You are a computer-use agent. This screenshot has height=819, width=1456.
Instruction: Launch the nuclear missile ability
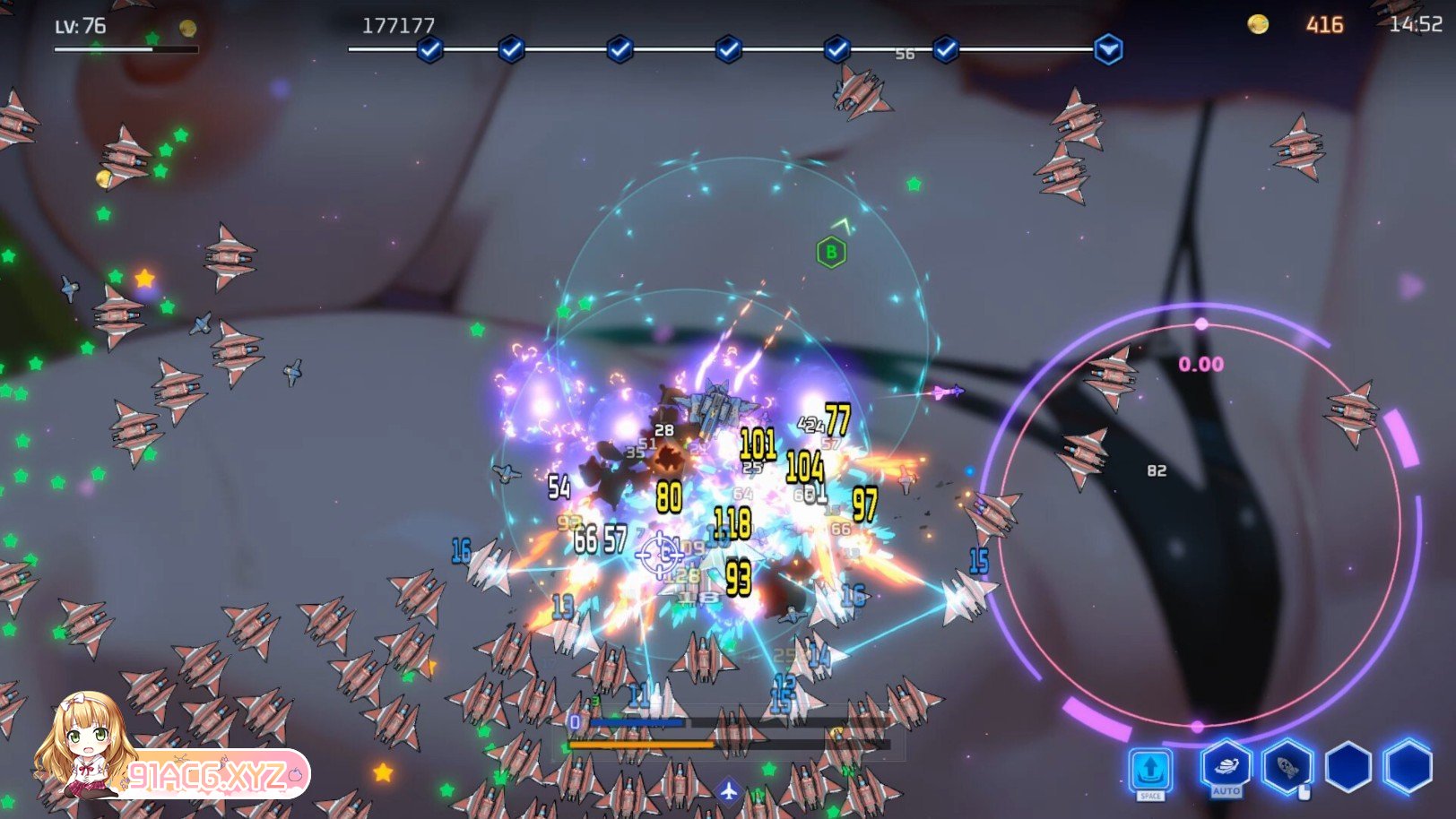[x=1287, y=766]
